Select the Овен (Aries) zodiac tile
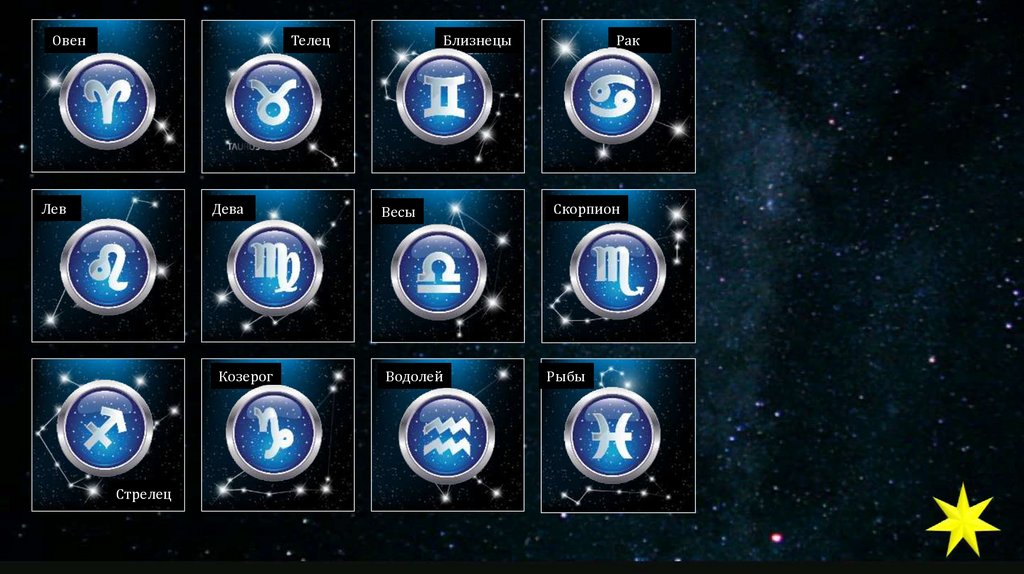1024x574 pixels. (x=108, y=98)
